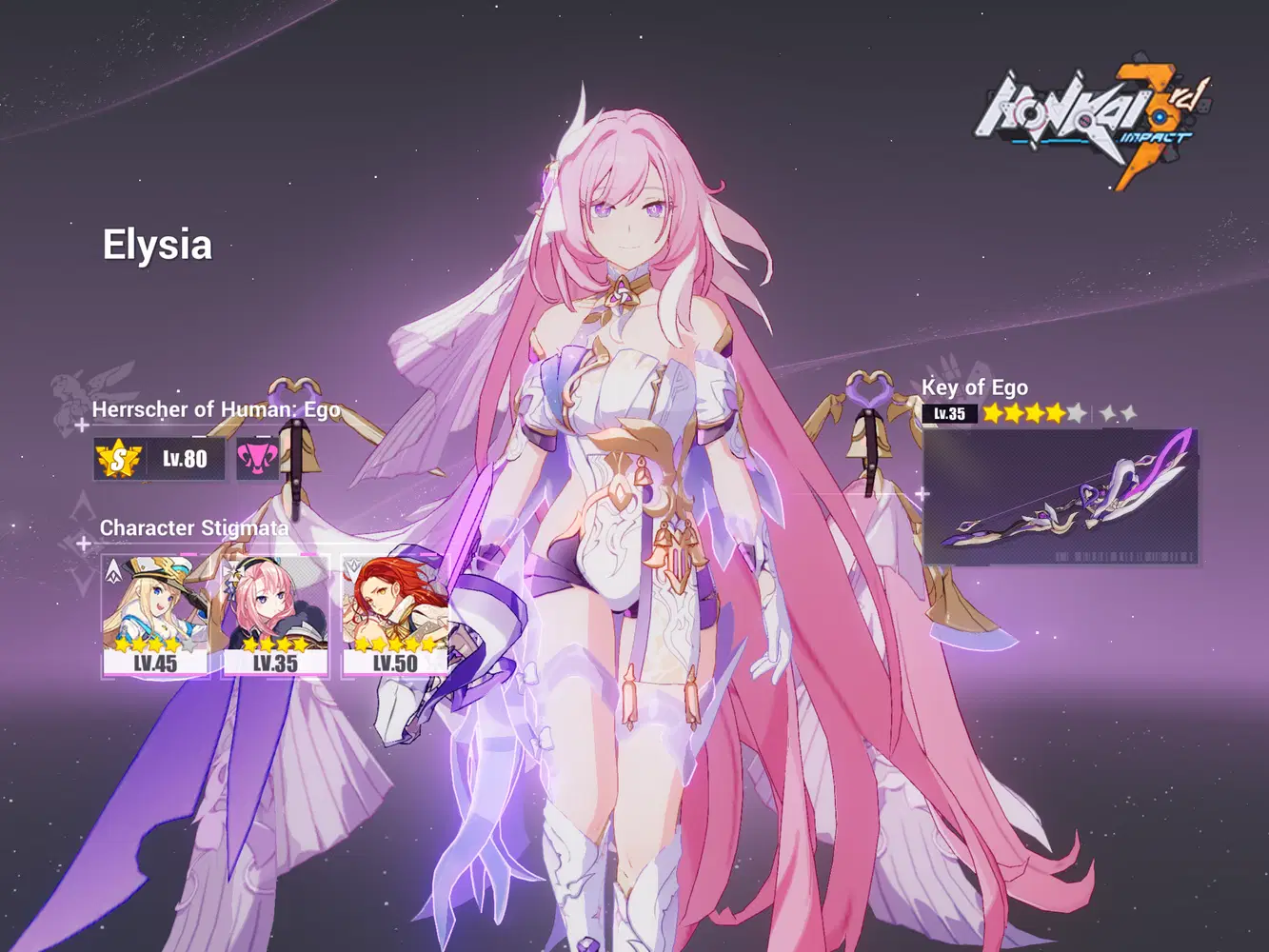Click the slot icon on the first stigmata card

[x=112, y=568]
